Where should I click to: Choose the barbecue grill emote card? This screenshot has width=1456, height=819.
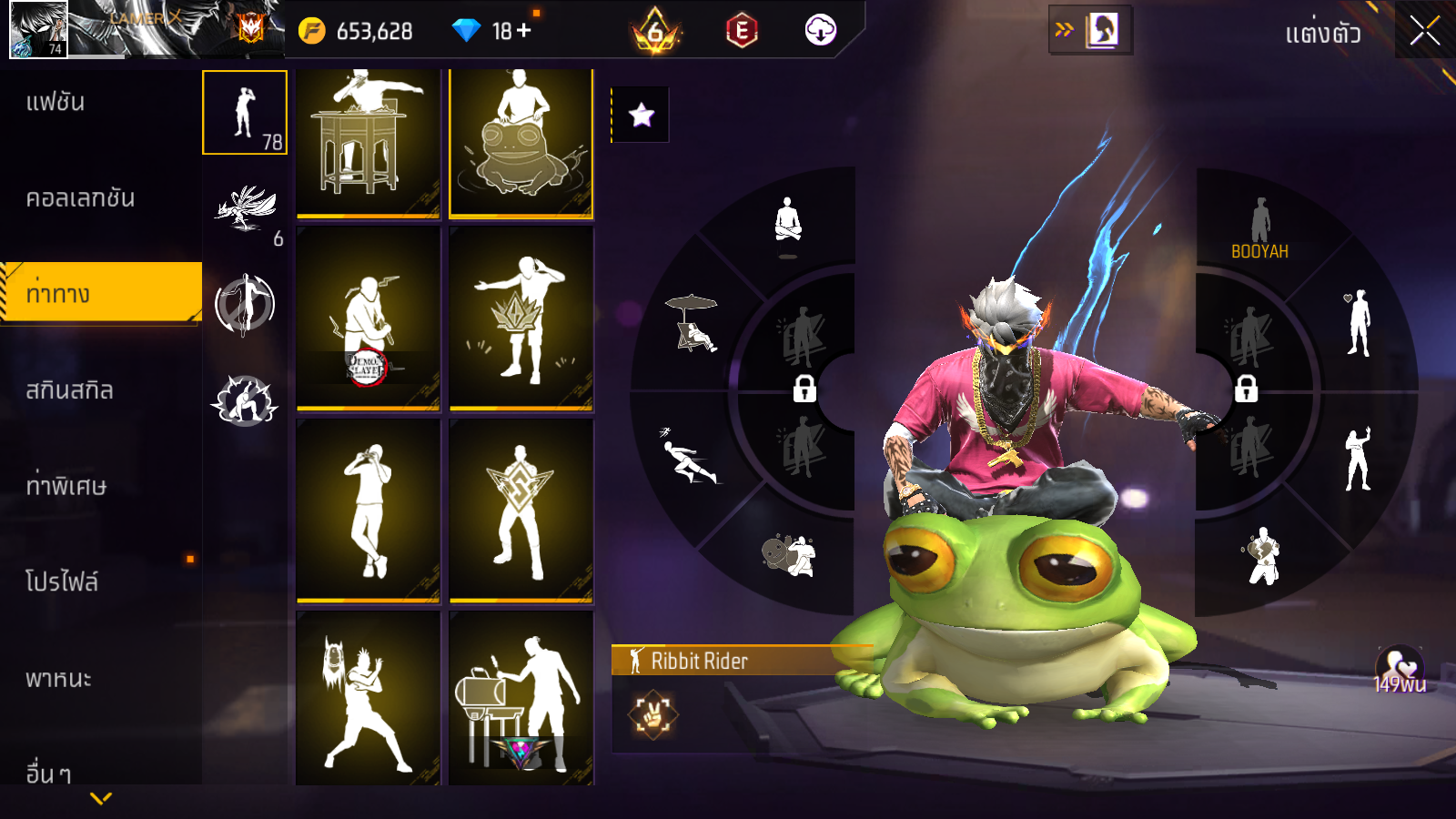521,699
